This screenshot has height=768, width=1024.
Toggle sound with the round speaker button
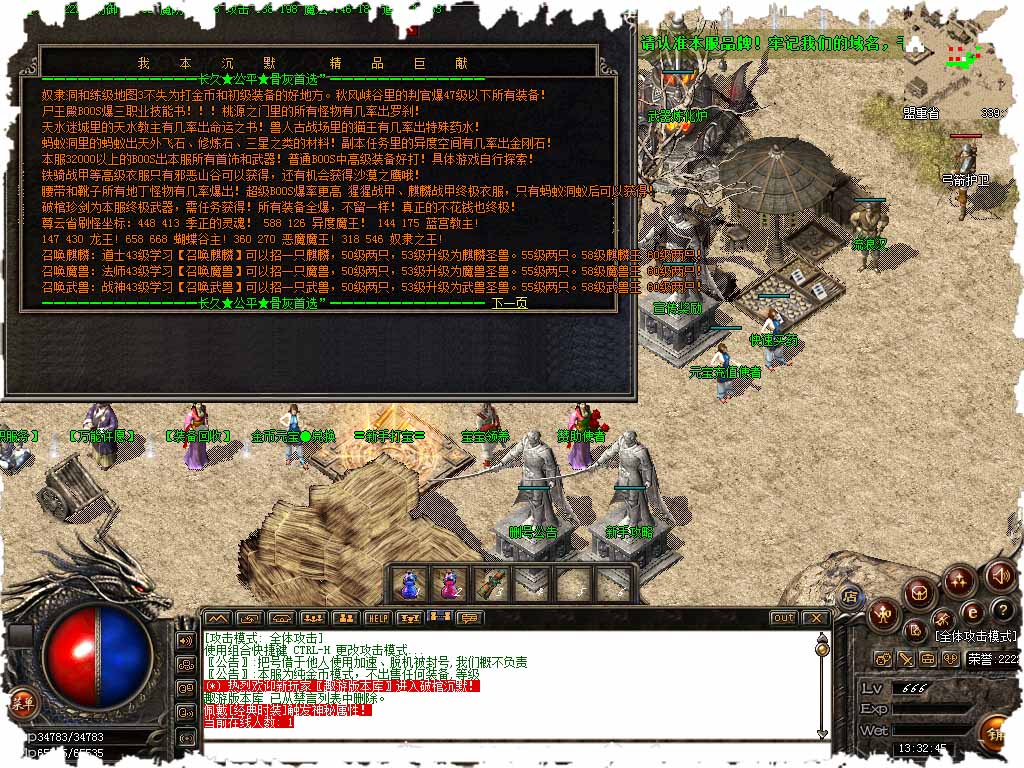(x=1000, y=575)
